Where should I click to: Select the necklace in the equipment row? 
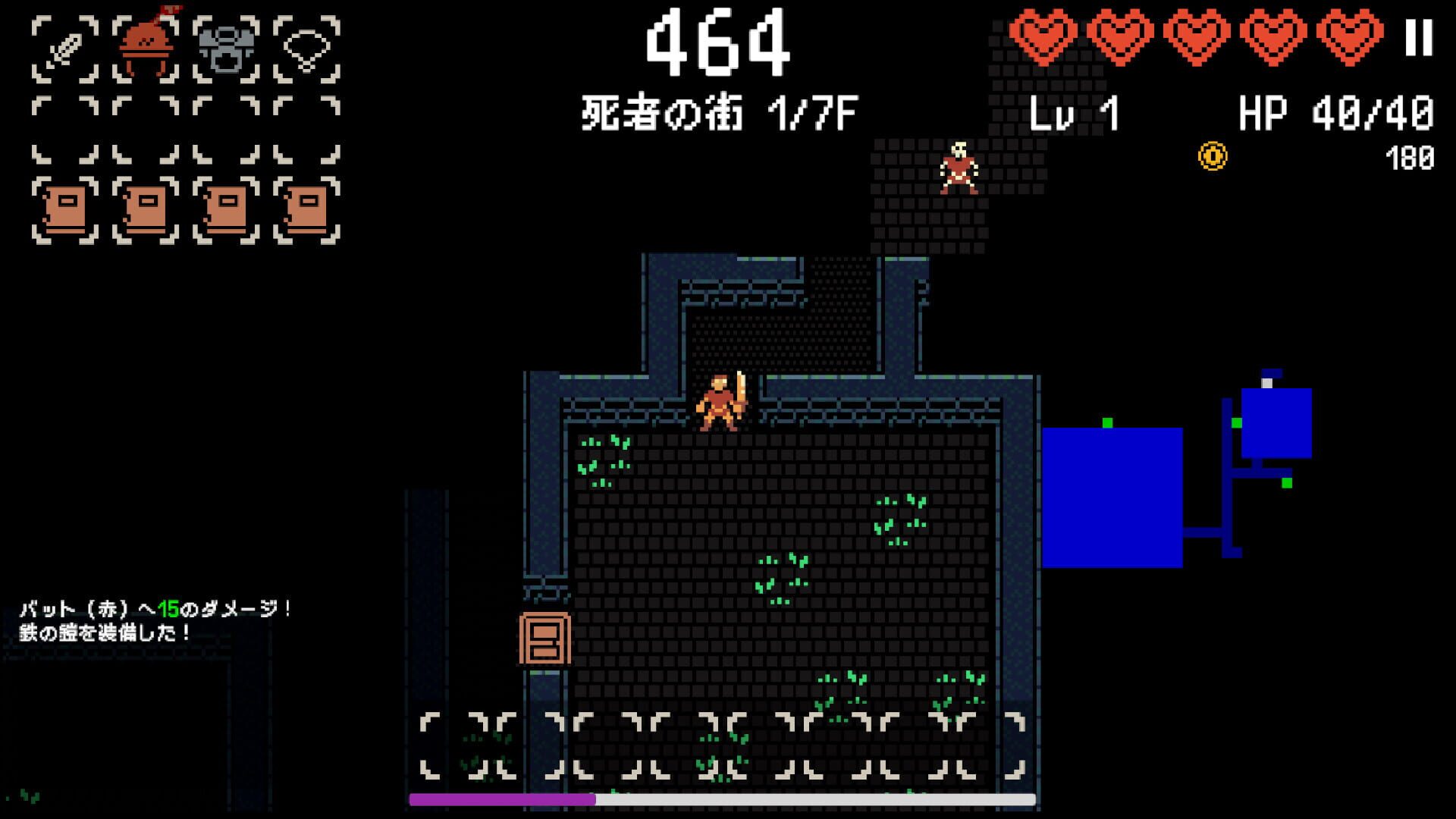click(x=306, y=47)
